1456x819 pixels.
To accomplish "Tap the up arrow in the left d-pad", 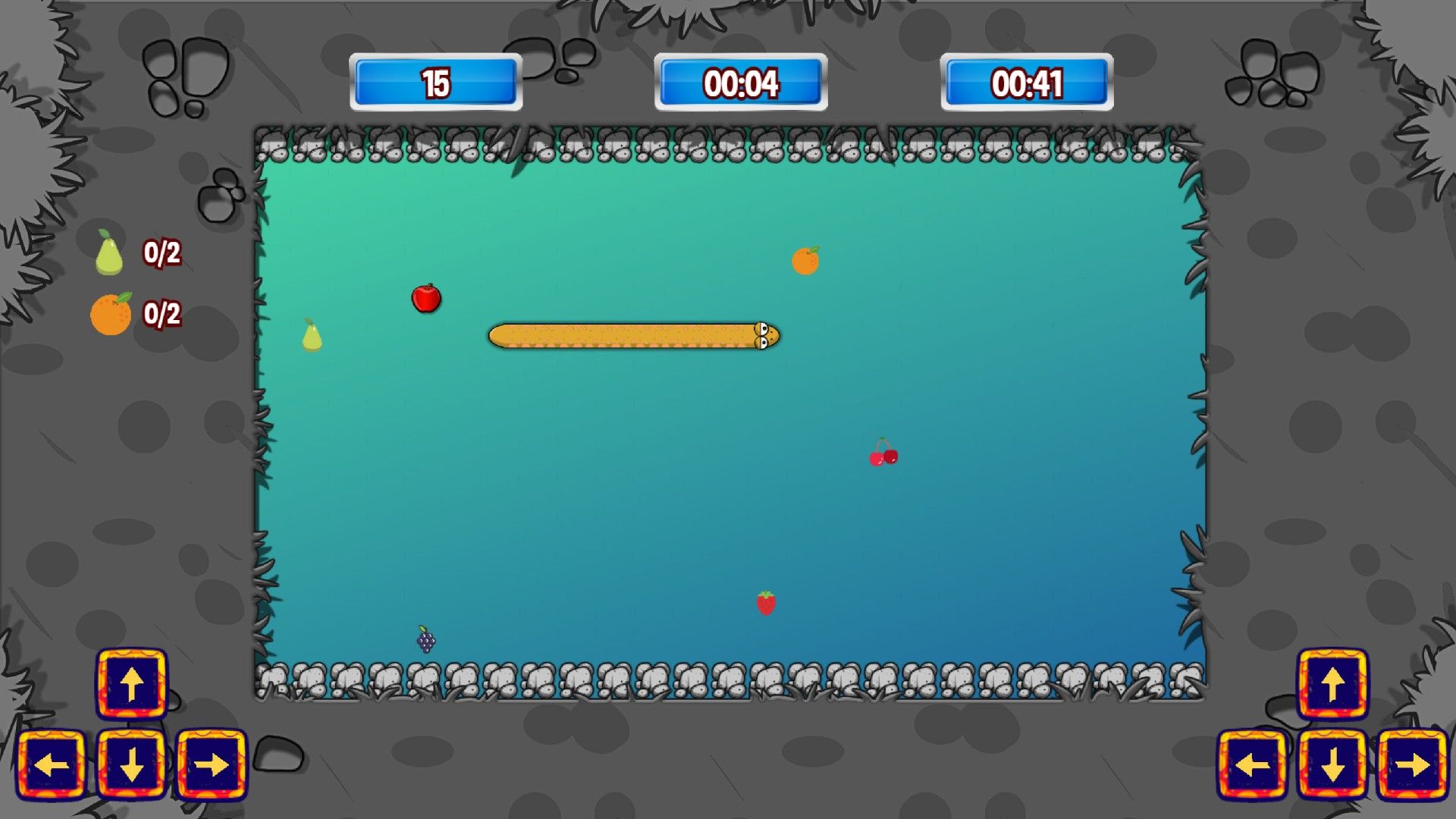I will pos(132,683).
